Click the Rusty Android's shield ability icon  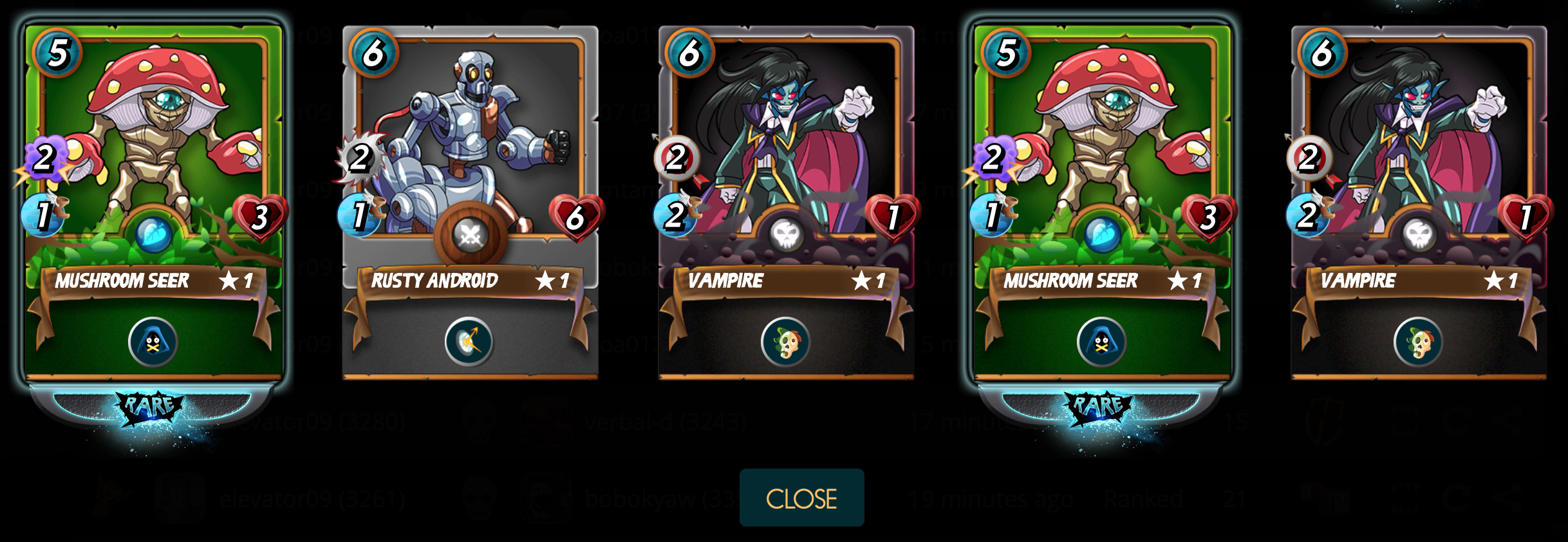pos(469,341)
